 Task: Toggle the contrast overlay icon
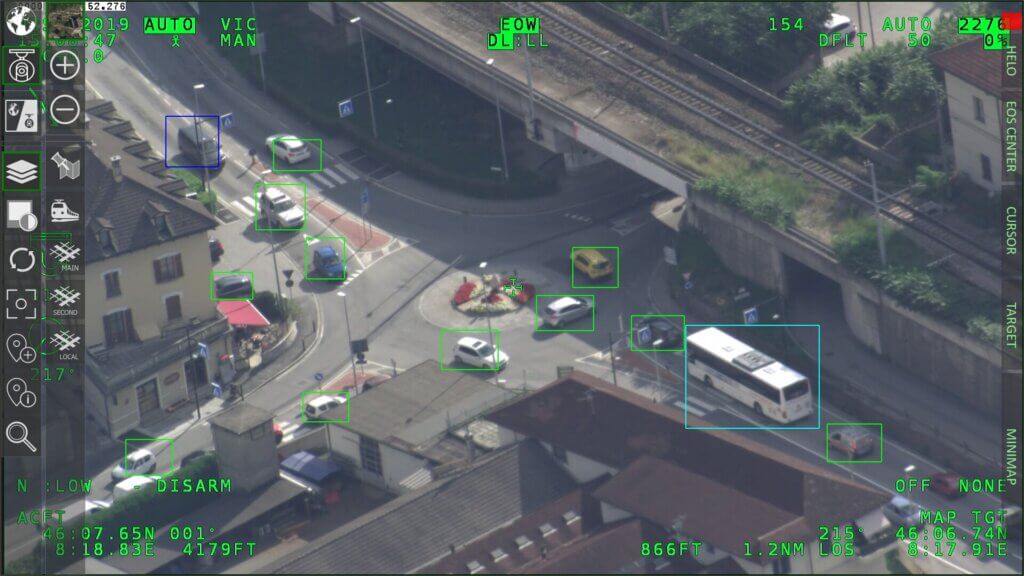21,214
